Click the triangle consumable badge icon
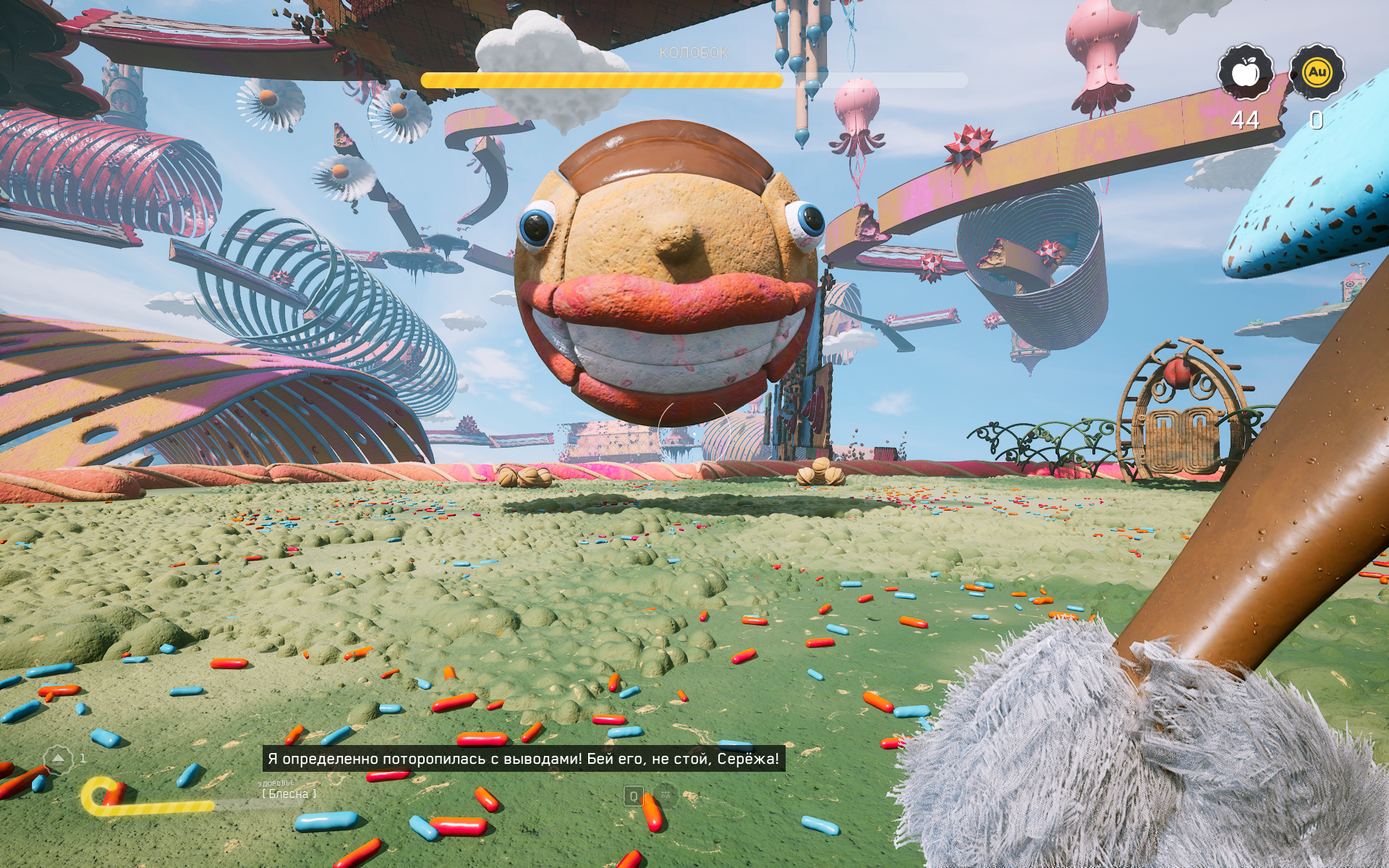The image size is (1389, 868). tap(58, 759)
